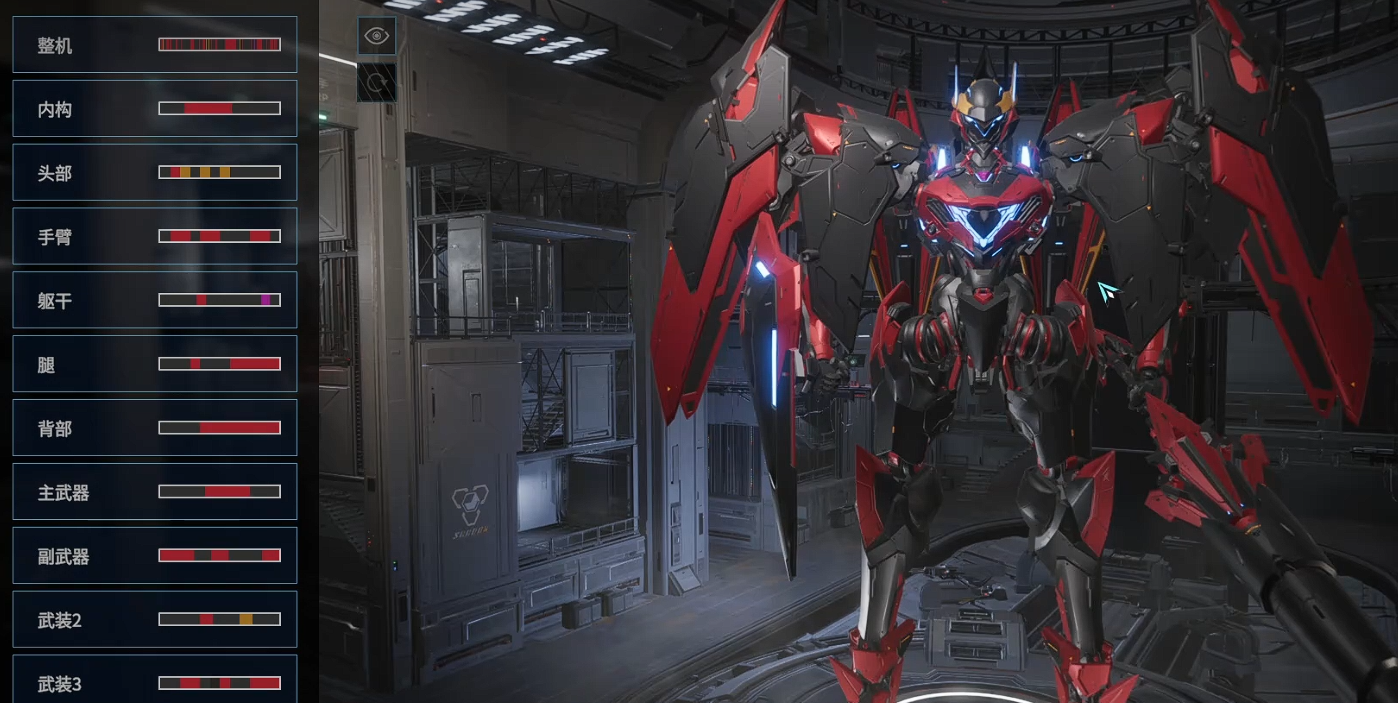Select the 背部 color entry
The width and height of the screenshot is (1398, 703).
[154, 428]
